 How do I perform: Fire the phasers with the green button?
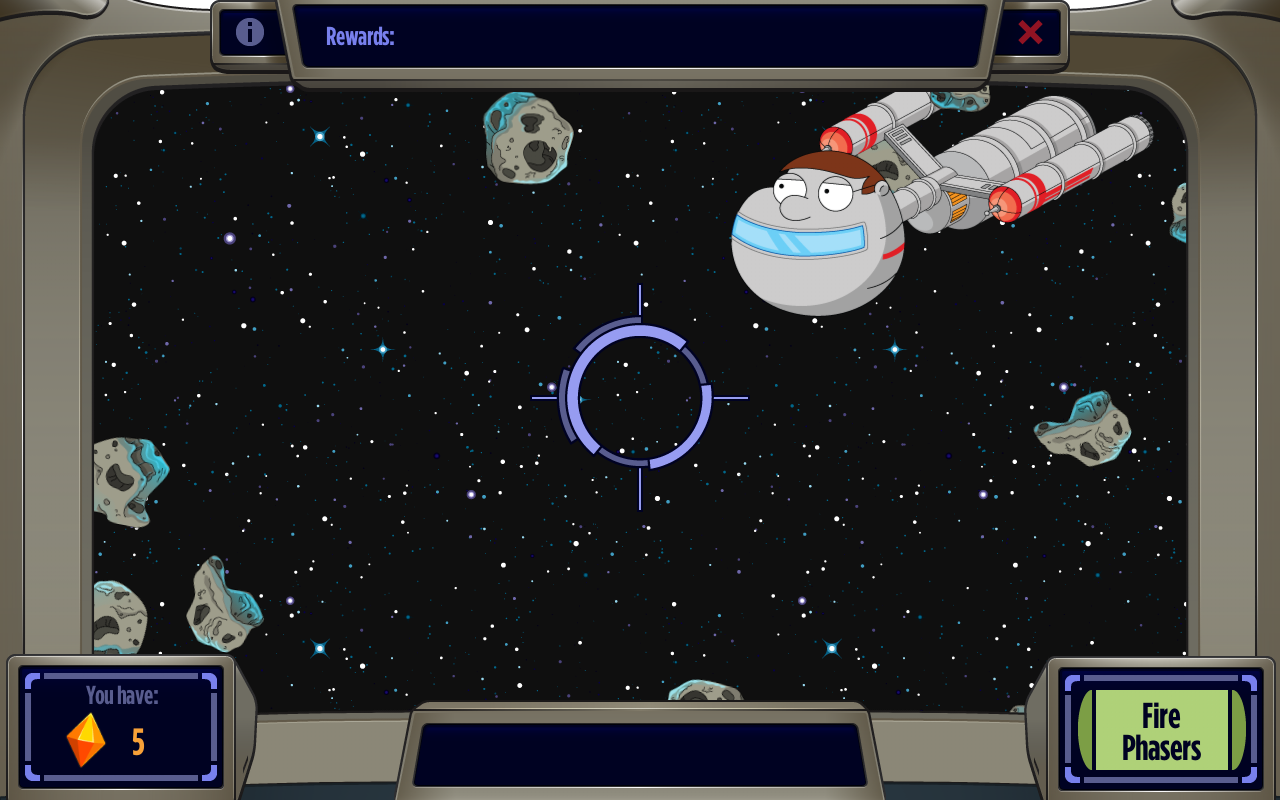point(1161,731)
